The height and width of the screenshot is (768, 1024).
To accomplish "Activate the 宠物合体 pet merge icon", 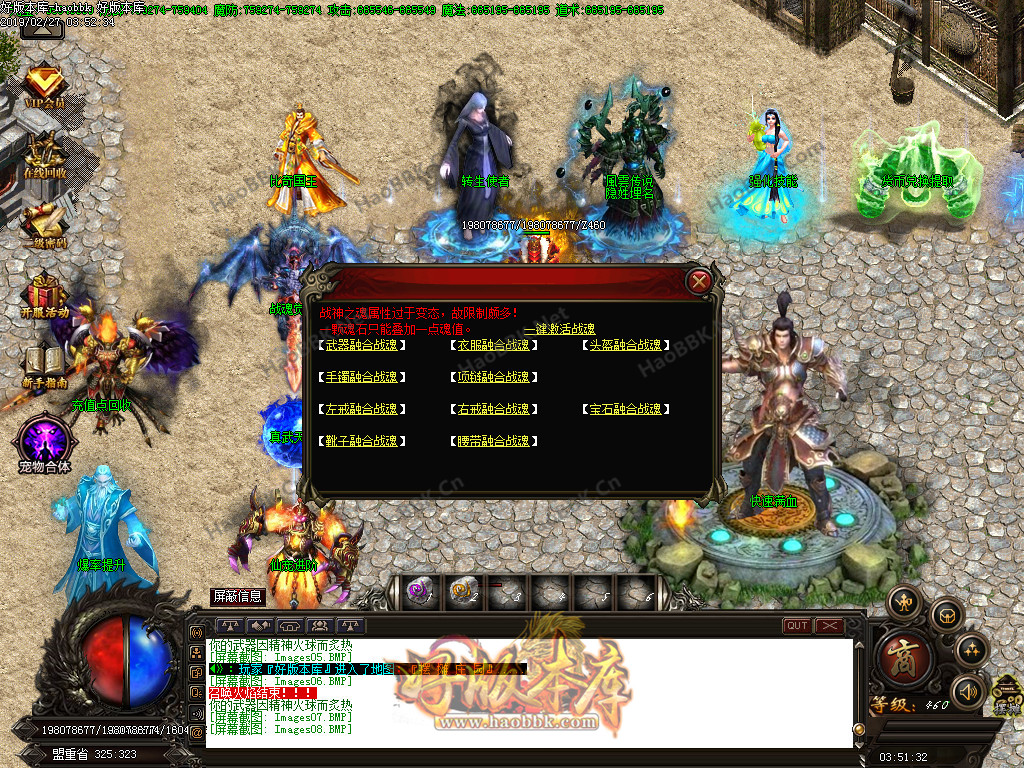I will 44,442.
